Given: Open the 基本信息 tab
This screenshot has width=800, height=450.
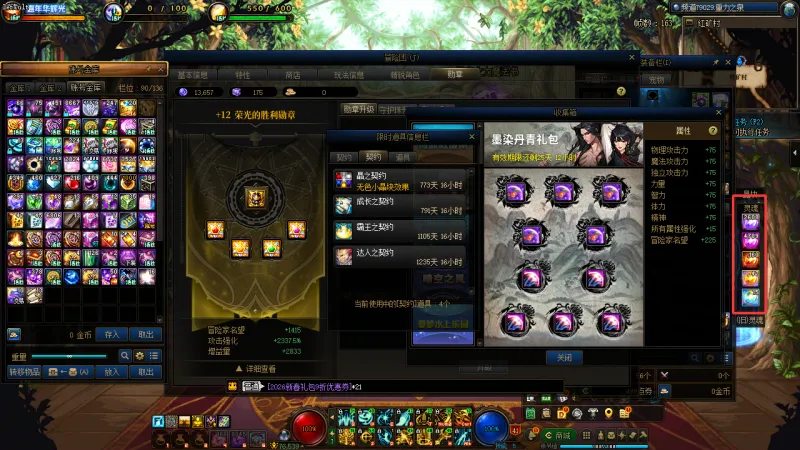Looking at the screenshot, I should tap(193, 74).
